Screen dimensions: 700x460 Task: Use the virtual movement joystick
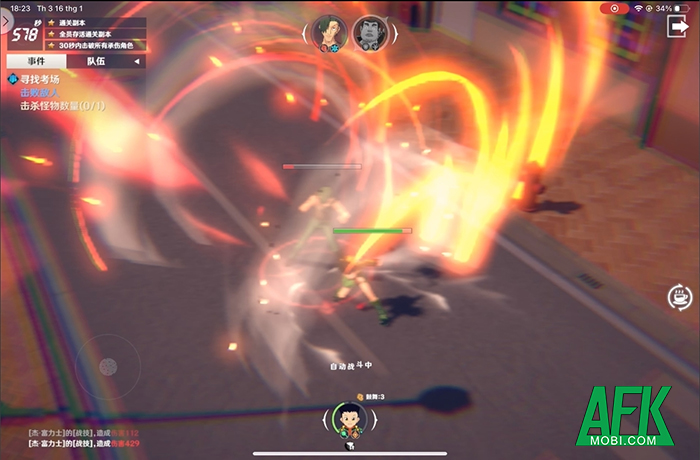pyautogui.click(x=109, y=366)
